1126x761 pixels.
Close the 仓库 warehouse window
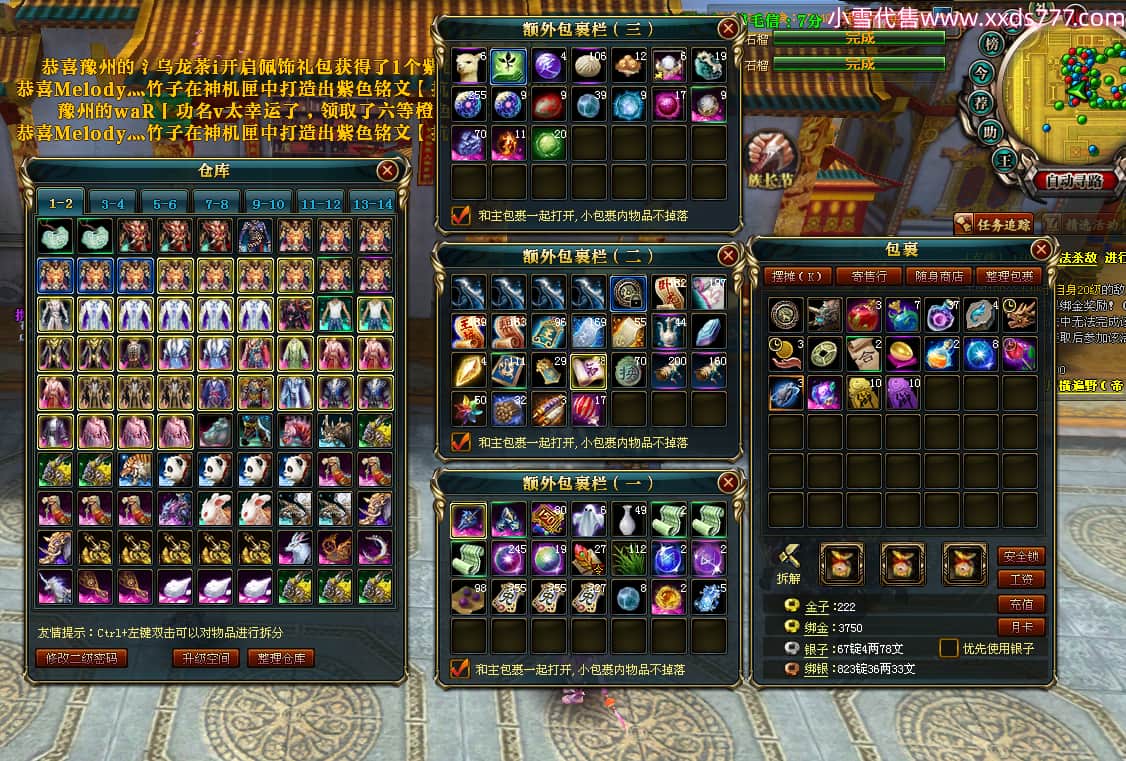(x=387, y=171)
